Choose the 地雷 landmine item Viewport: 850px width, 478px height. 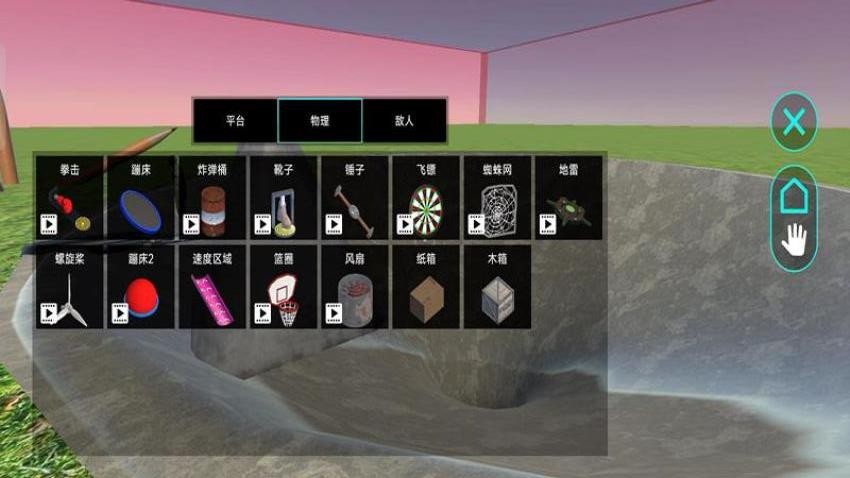point(568,198)
